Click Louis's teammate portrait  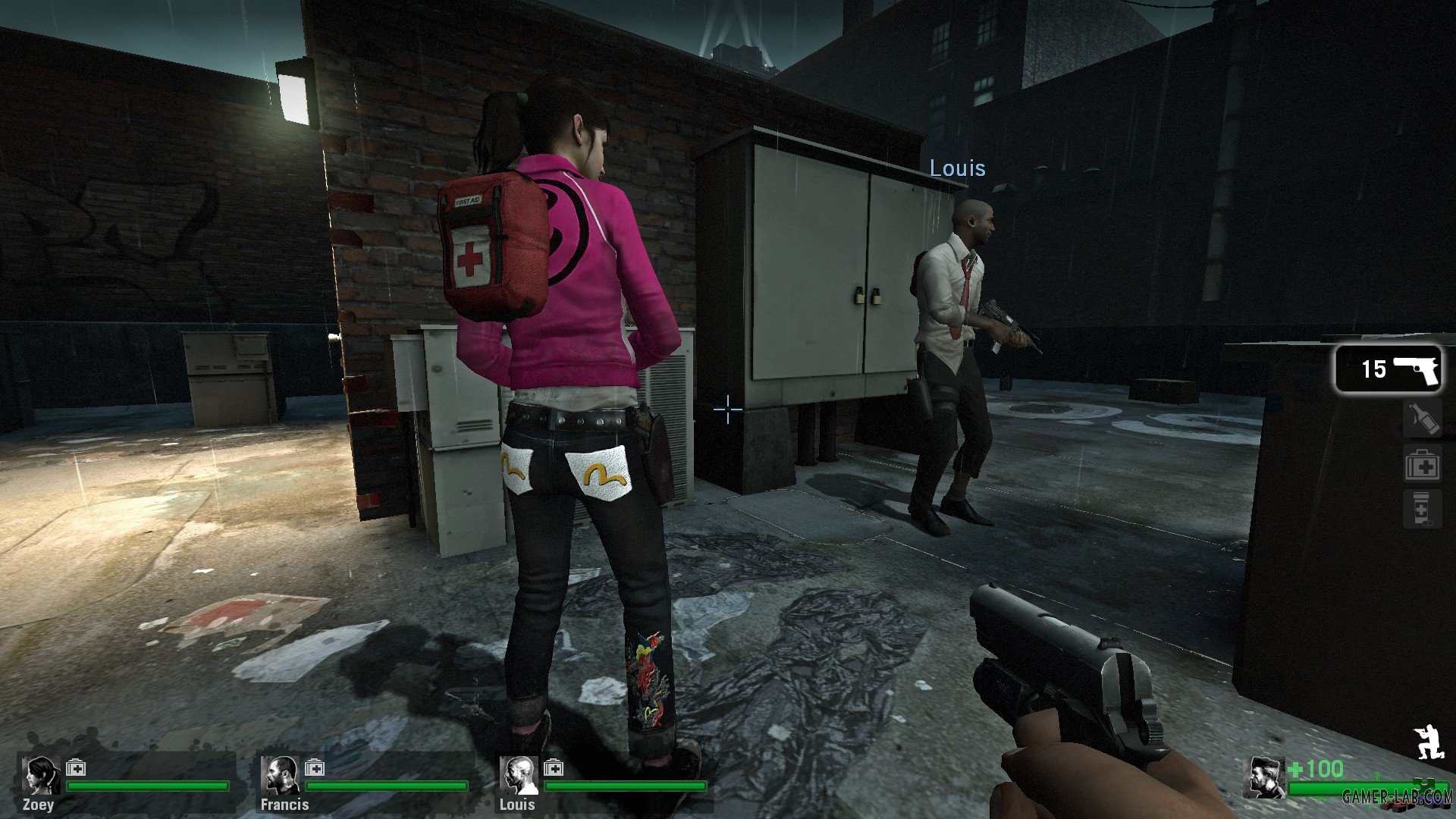click(x=519, y=775)
